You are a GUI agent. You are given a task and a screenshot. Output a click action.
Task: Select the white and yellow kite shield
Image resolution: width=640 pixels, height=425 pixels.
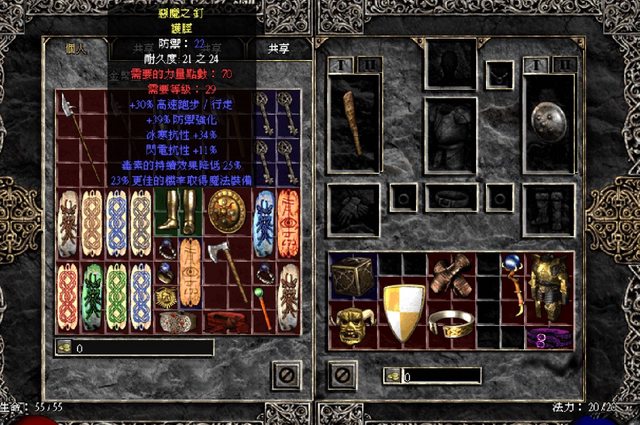(x=403, y=311)
